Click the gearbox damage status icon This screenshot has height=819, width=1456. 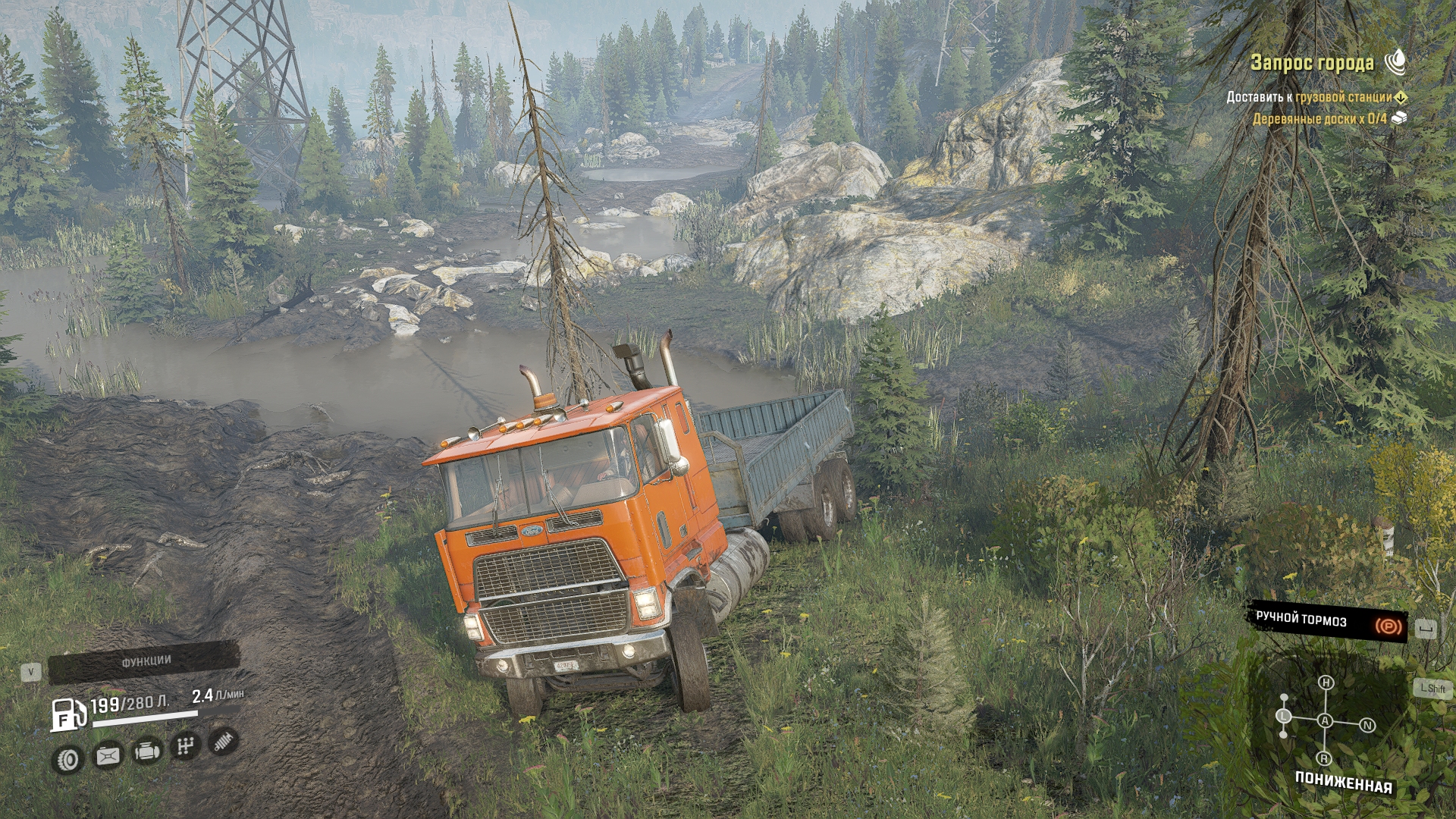coord(185,747)
